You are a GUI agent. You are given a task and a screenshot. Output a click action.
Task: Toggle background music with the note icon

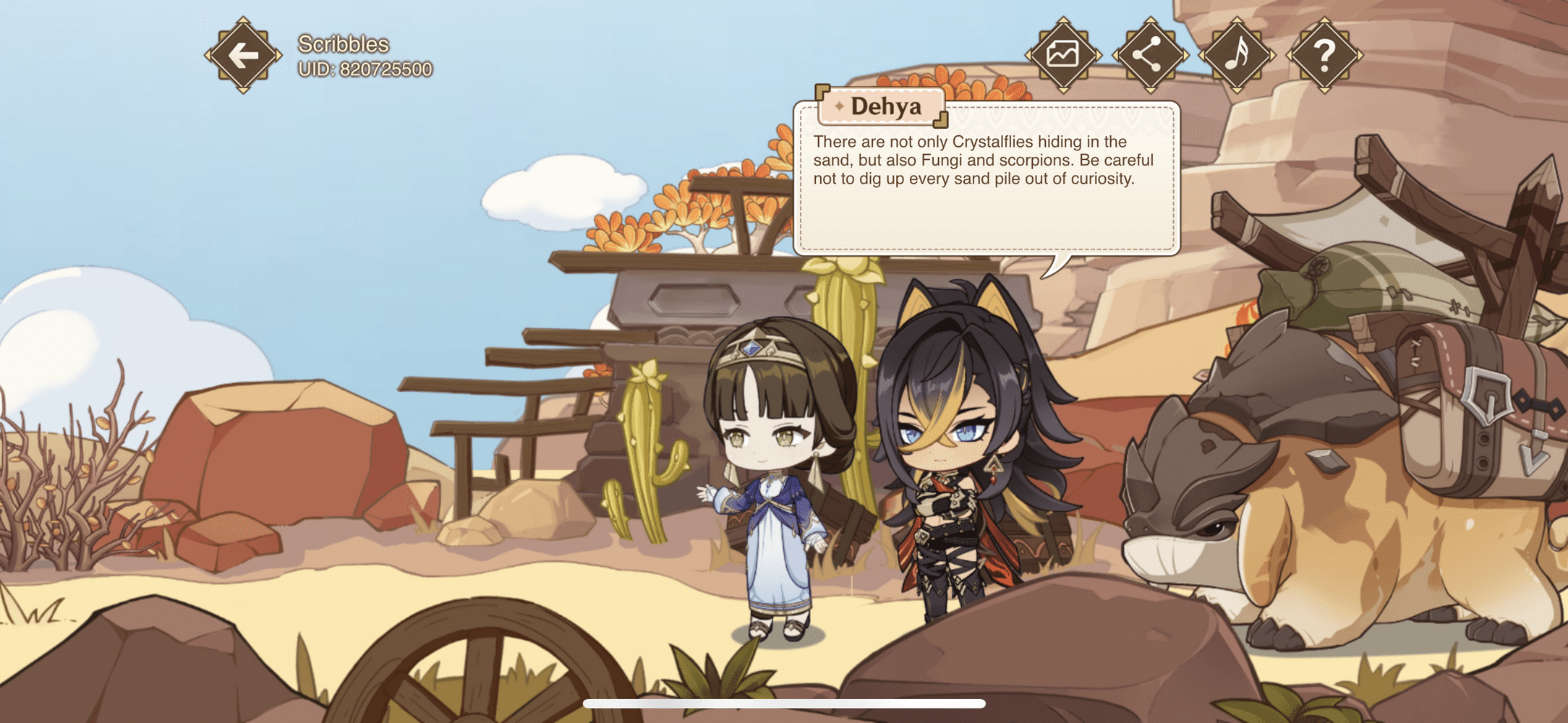point(1238,54)
